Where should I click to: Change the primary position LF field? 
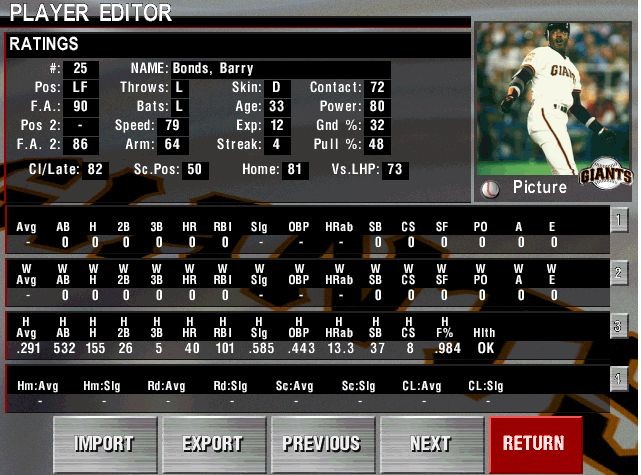(x=80, y=87)
